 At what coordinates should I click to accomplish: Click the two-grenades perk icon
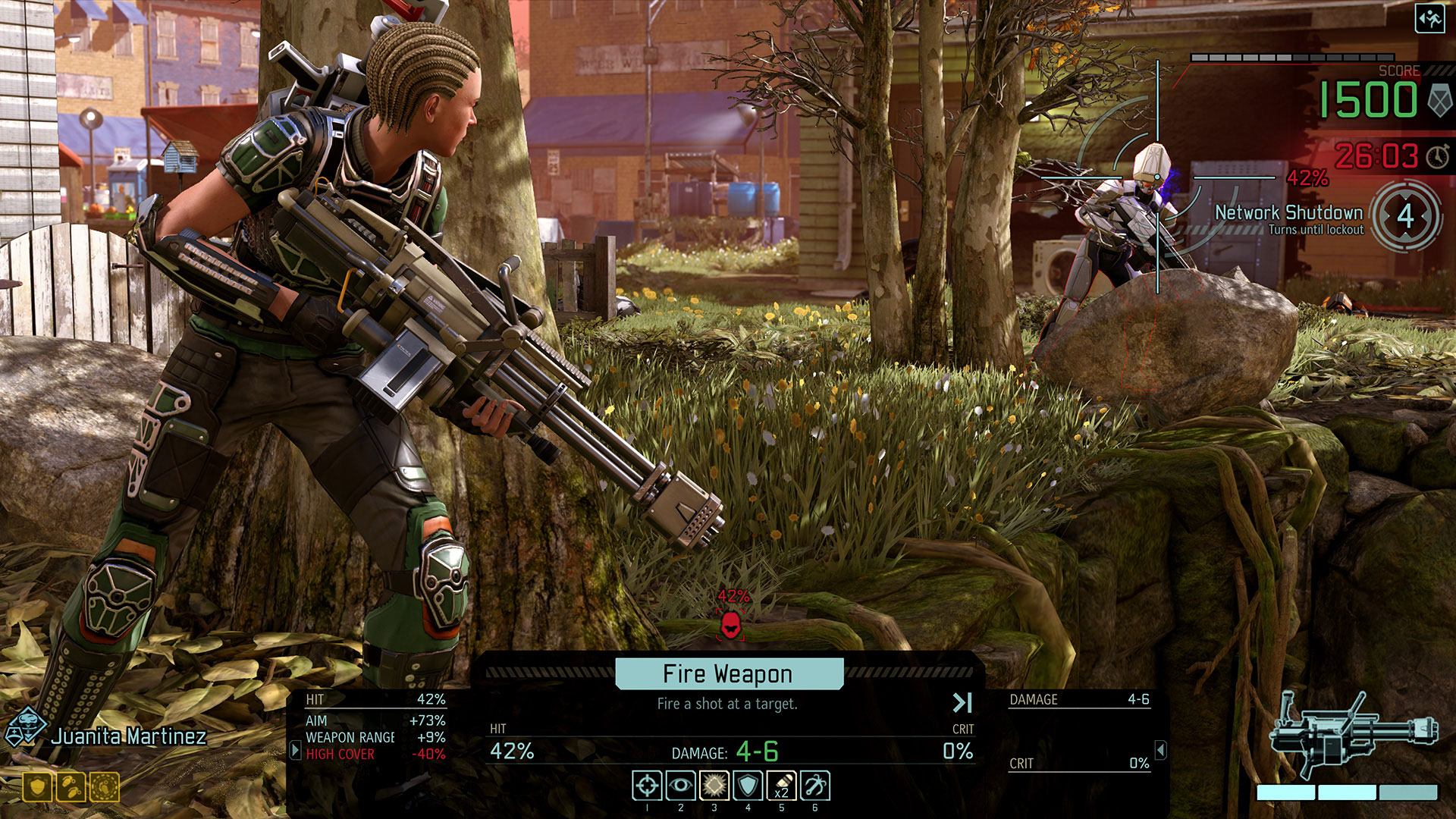pos(71,787)
